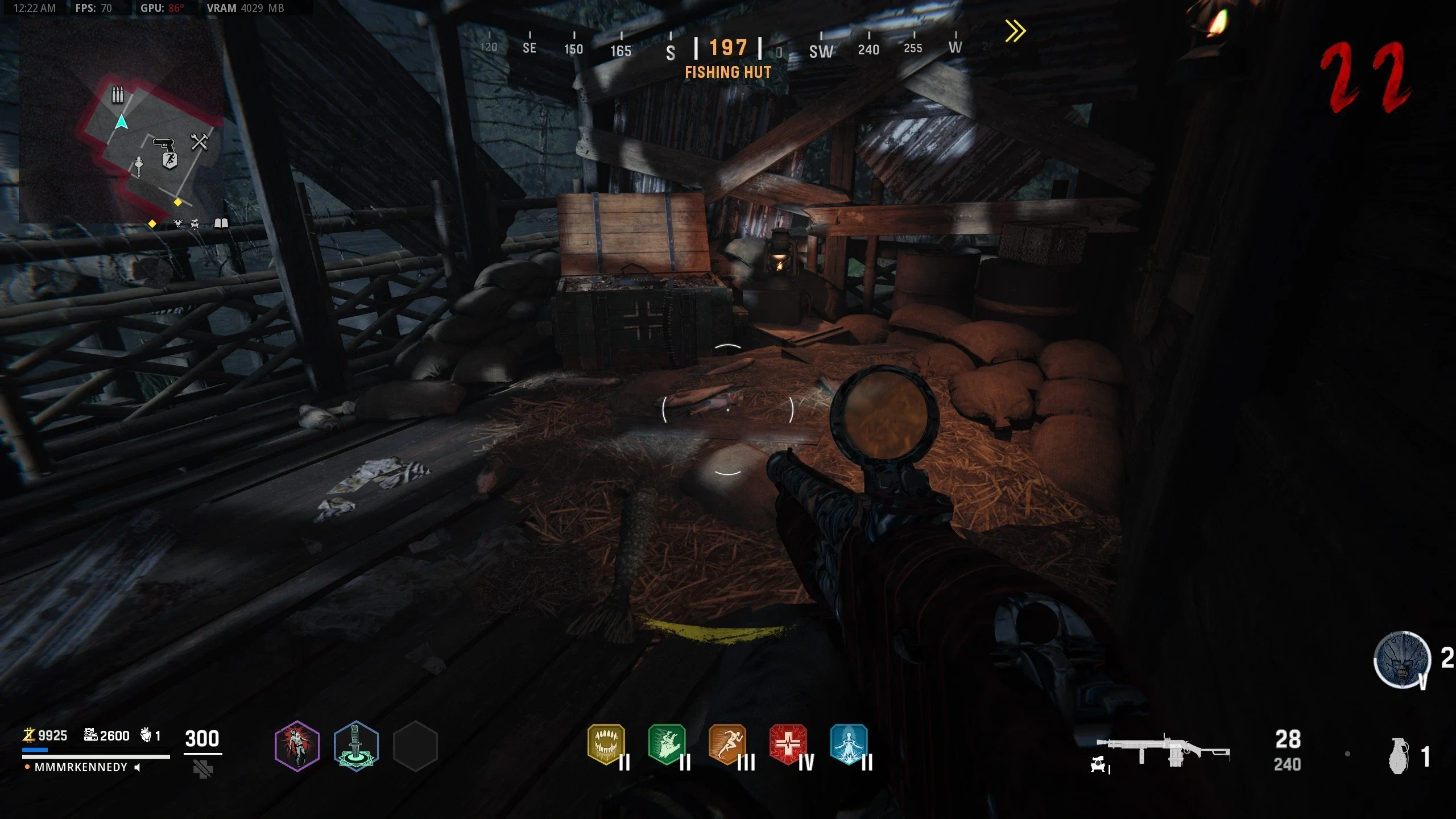Select the pistol wall-buy marker on minimap
Viewport: 1456px width, 819px height.
coord(163,143)
